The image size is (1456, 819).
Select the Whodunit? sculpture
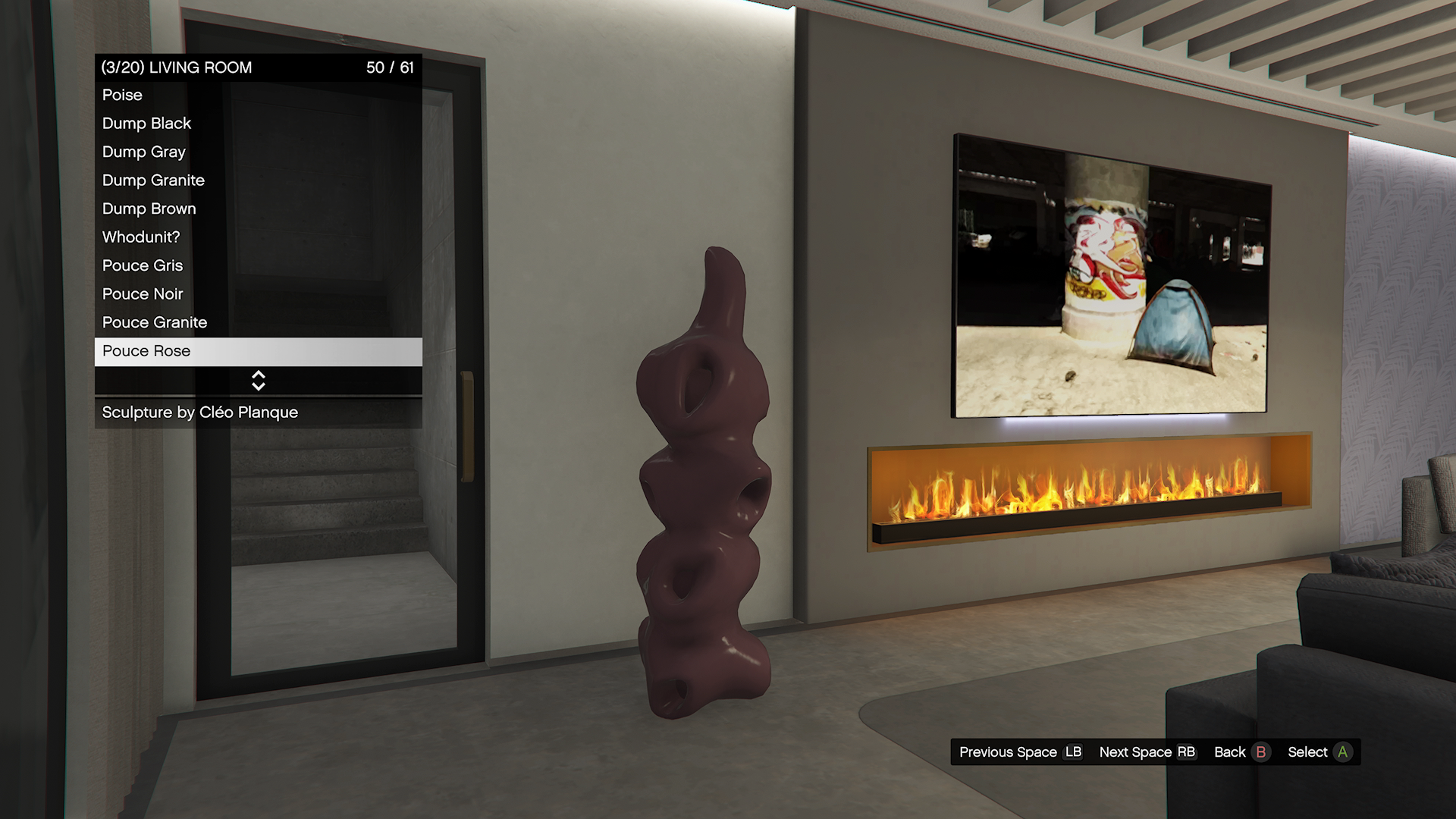258,237
